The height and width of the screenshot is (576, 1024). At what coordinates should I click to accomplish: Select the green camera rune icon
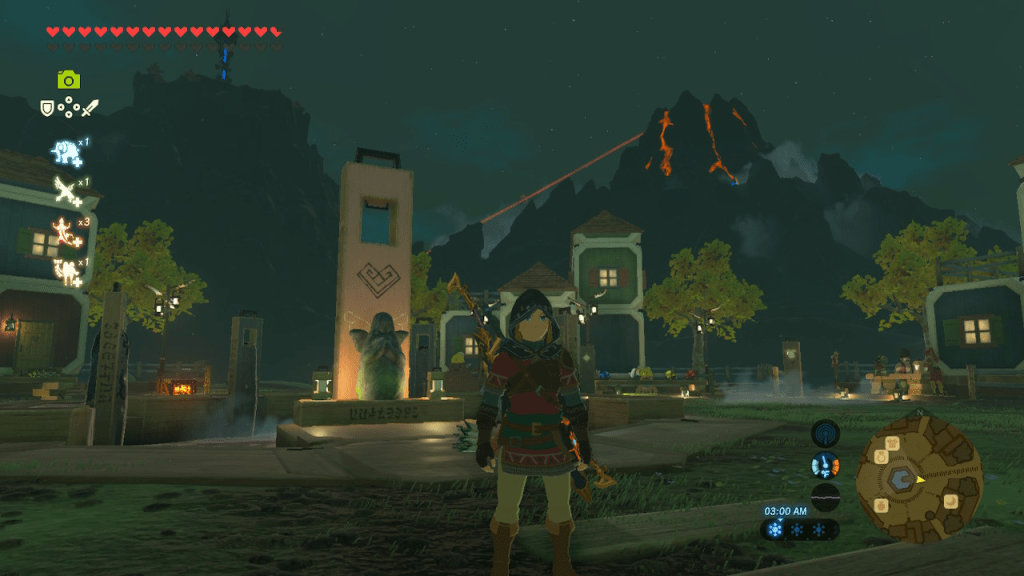68,80
